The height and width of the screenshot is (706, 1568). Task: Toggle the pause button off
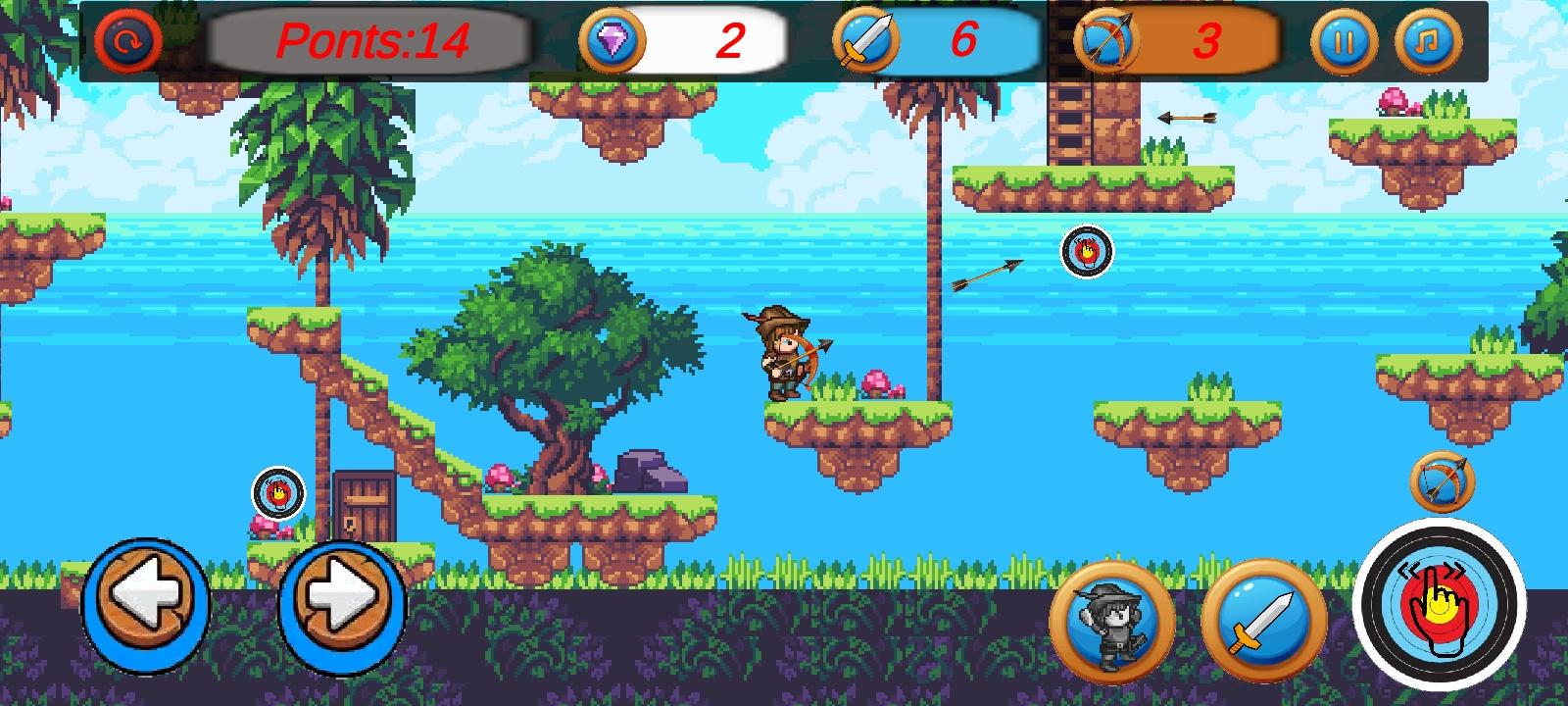click(x=1347, y=41)
